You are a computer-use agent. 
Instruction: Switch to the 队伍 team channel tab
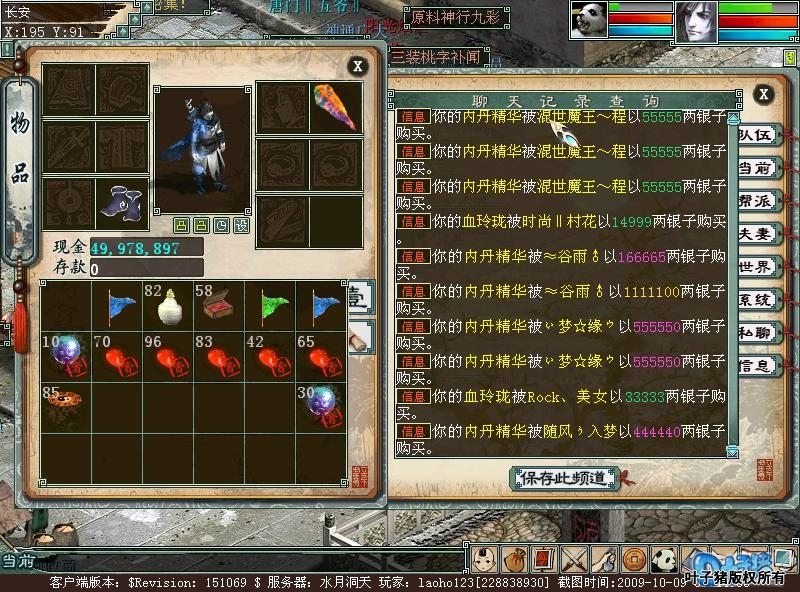756,135
